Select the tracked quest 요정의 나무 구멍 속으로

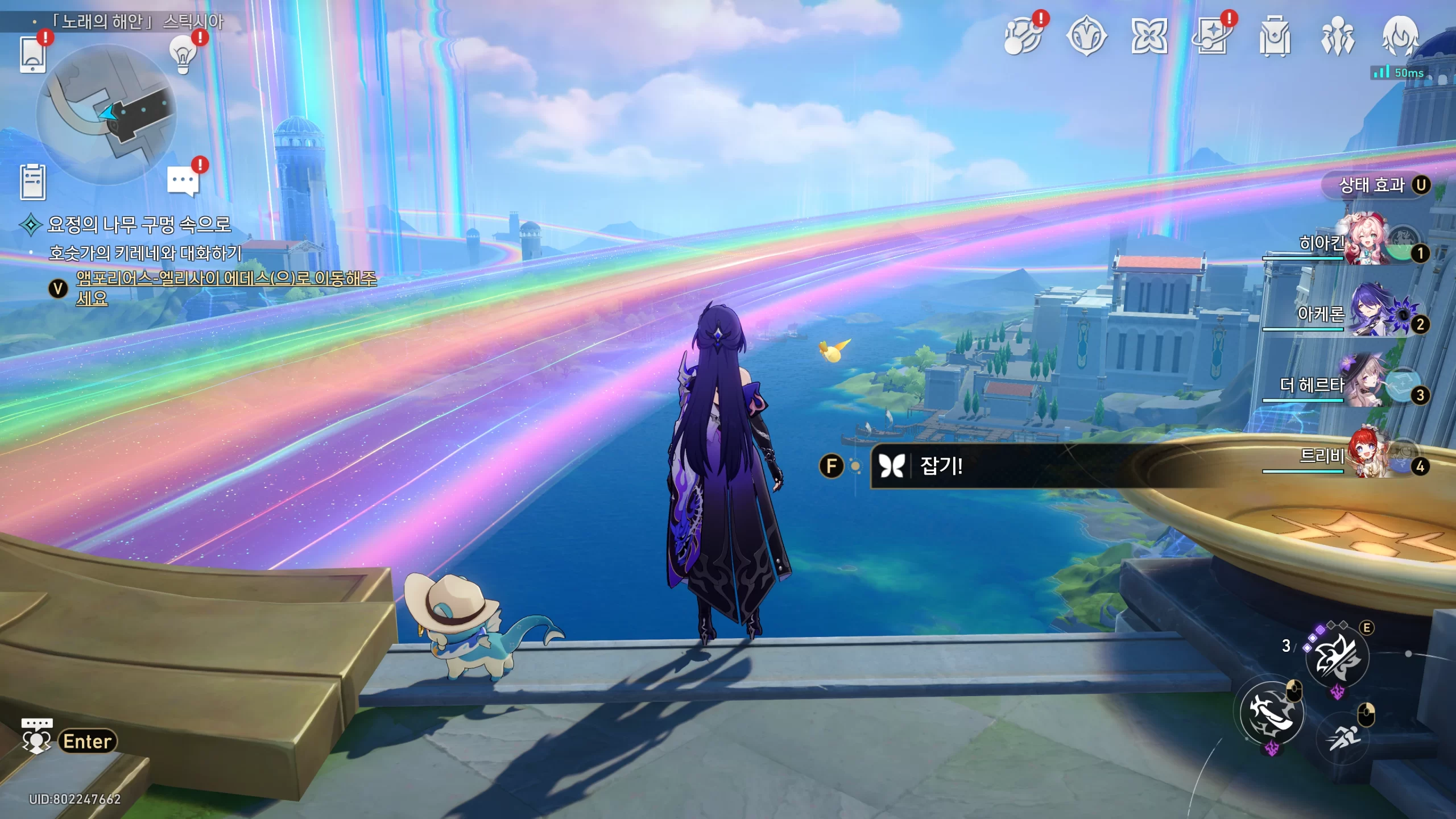(x=139, y=224)
